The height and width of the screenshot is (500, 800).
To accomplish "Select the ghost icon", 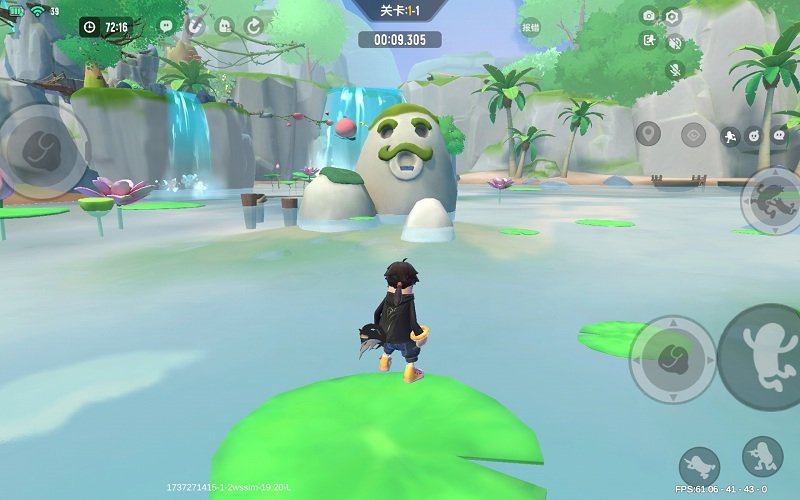I will coord(224,25).
